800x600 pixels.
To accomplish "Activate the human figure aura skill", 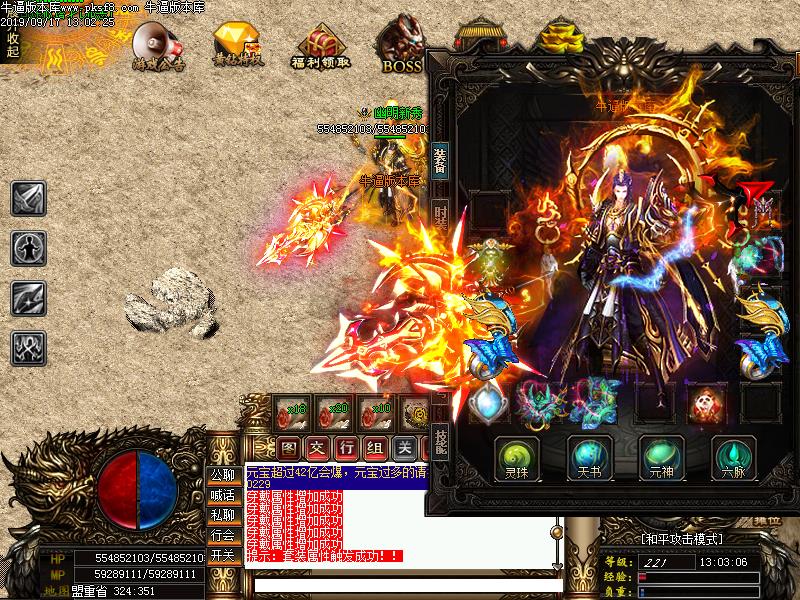I will coord(28,248).
